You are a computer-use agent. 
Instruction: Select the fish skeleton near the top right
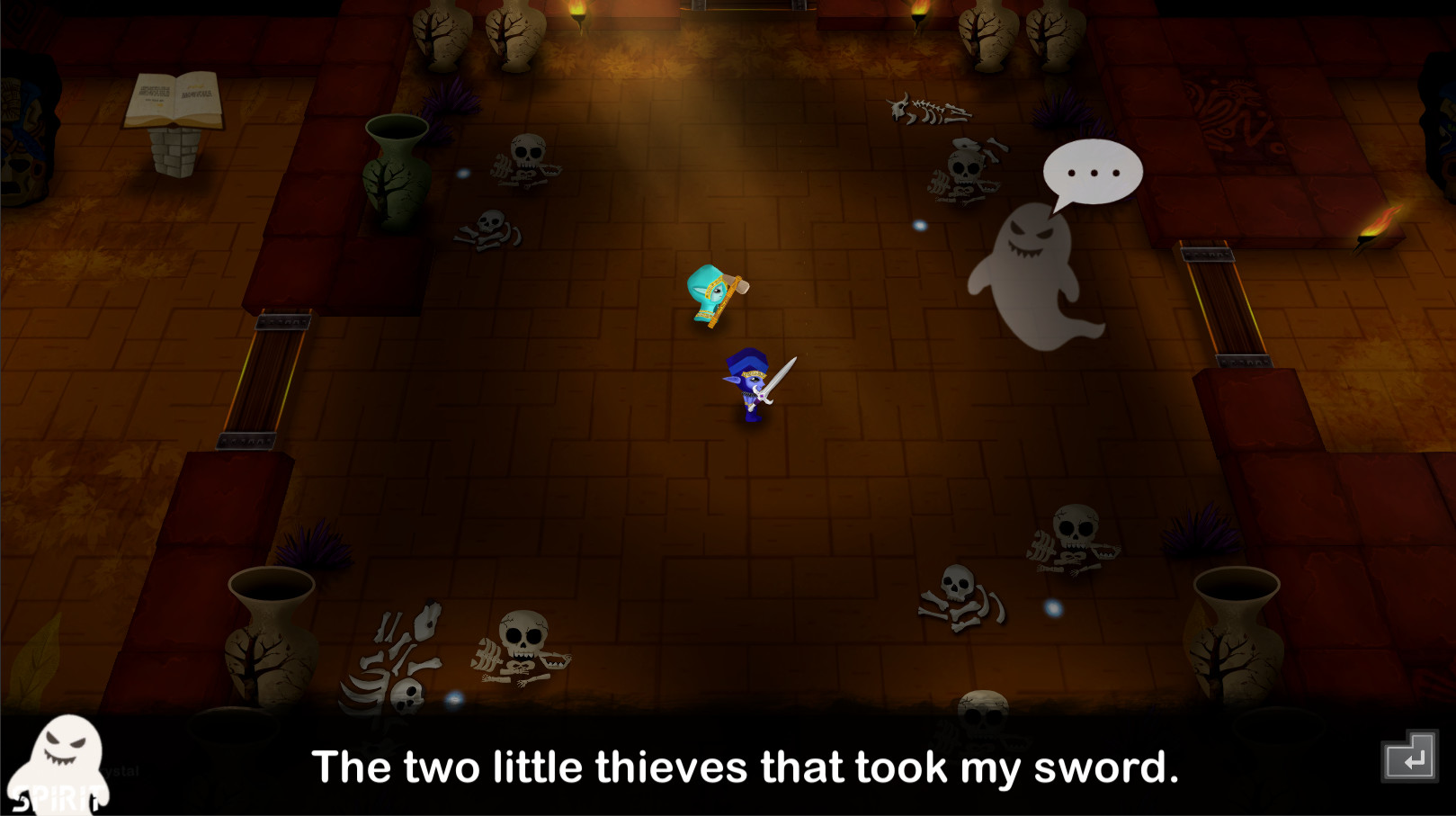coord(931,108)
